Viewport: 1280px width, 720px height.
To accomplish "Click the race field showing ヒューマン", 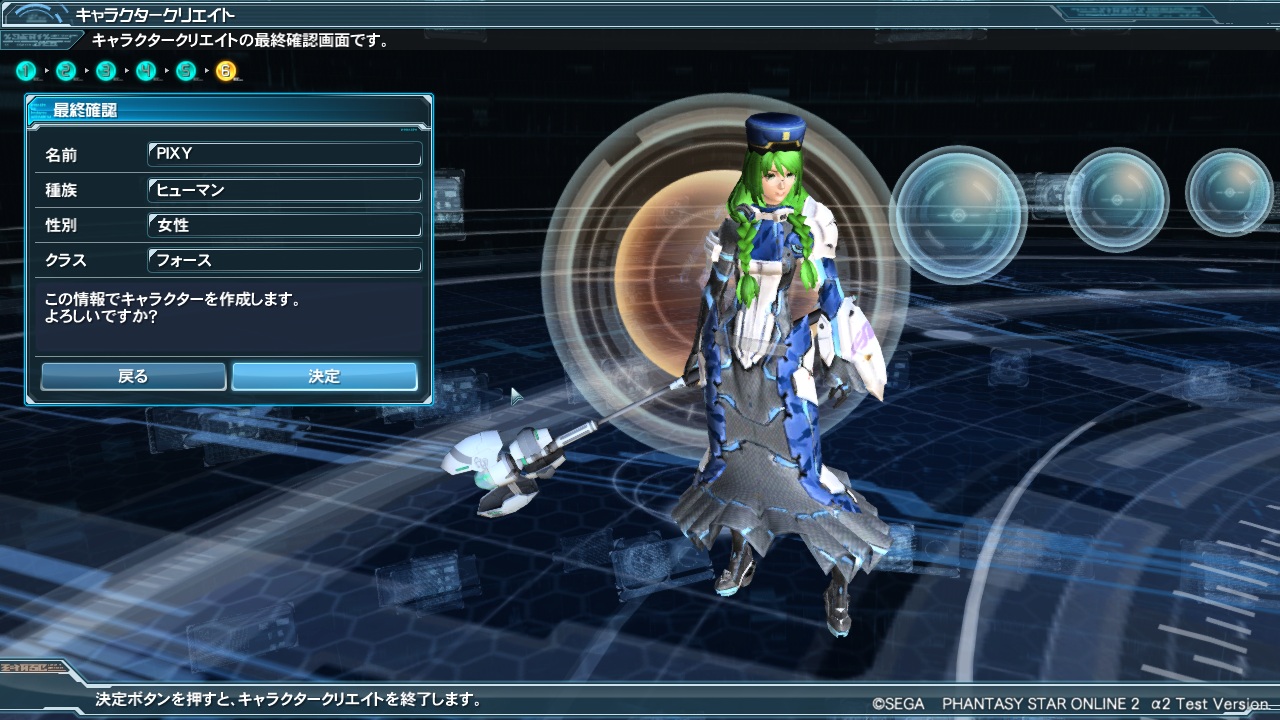I will [284, 189].
